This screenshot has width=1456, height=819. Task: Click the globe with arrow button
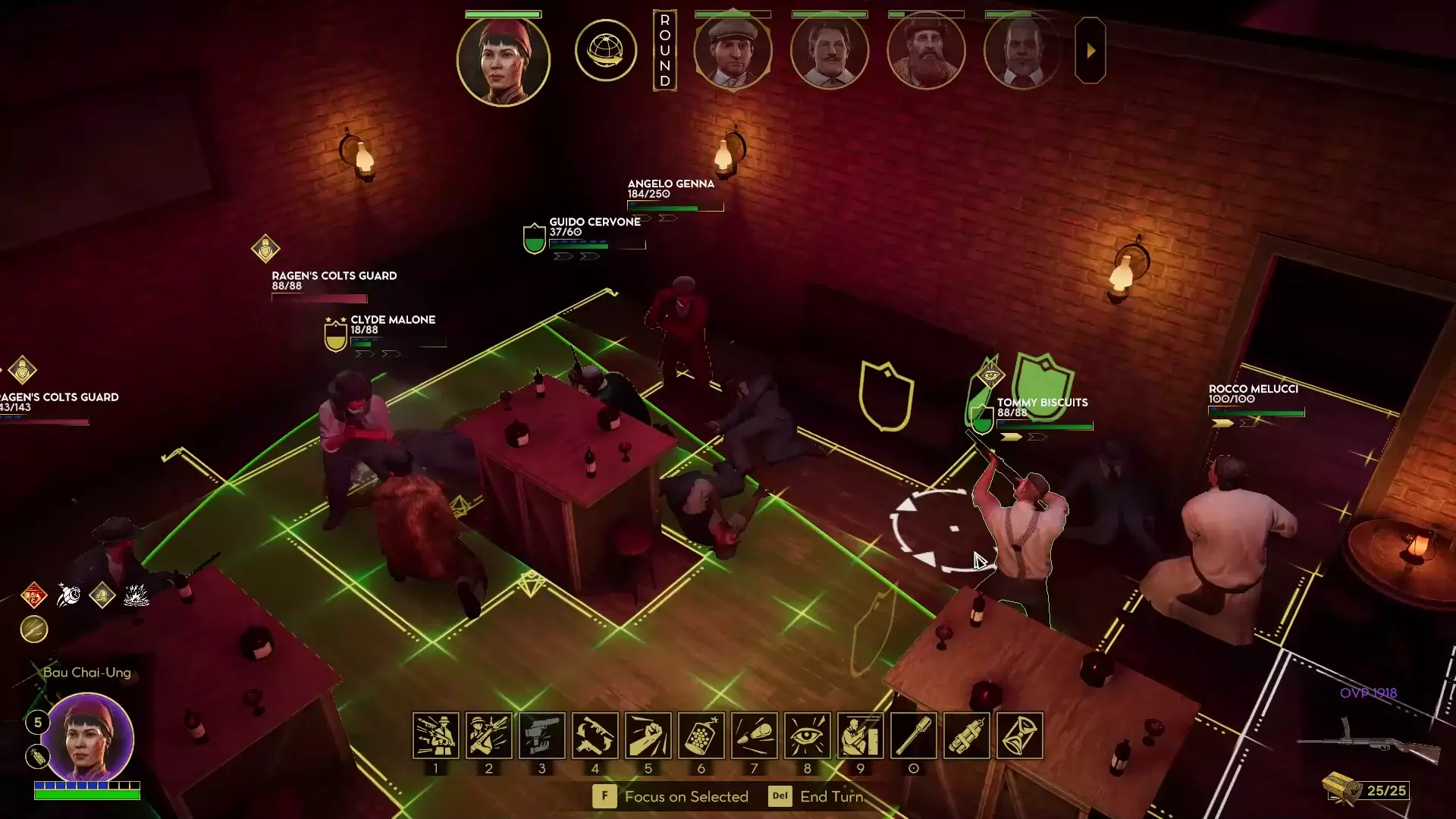pyautogui.click(x=605, y=52)
